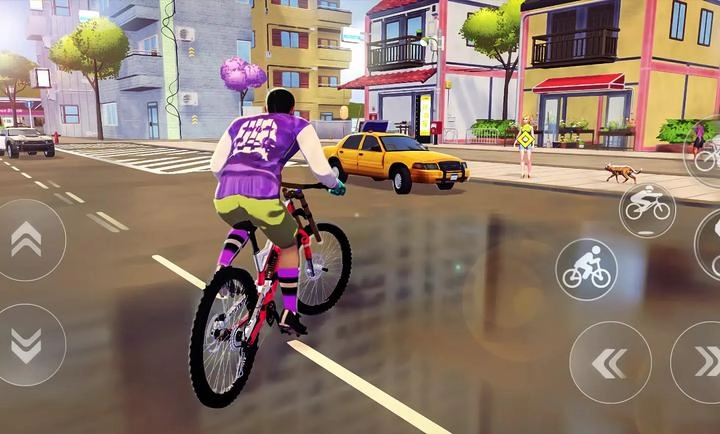Tap the double up-chevron accelerate button

27,239
